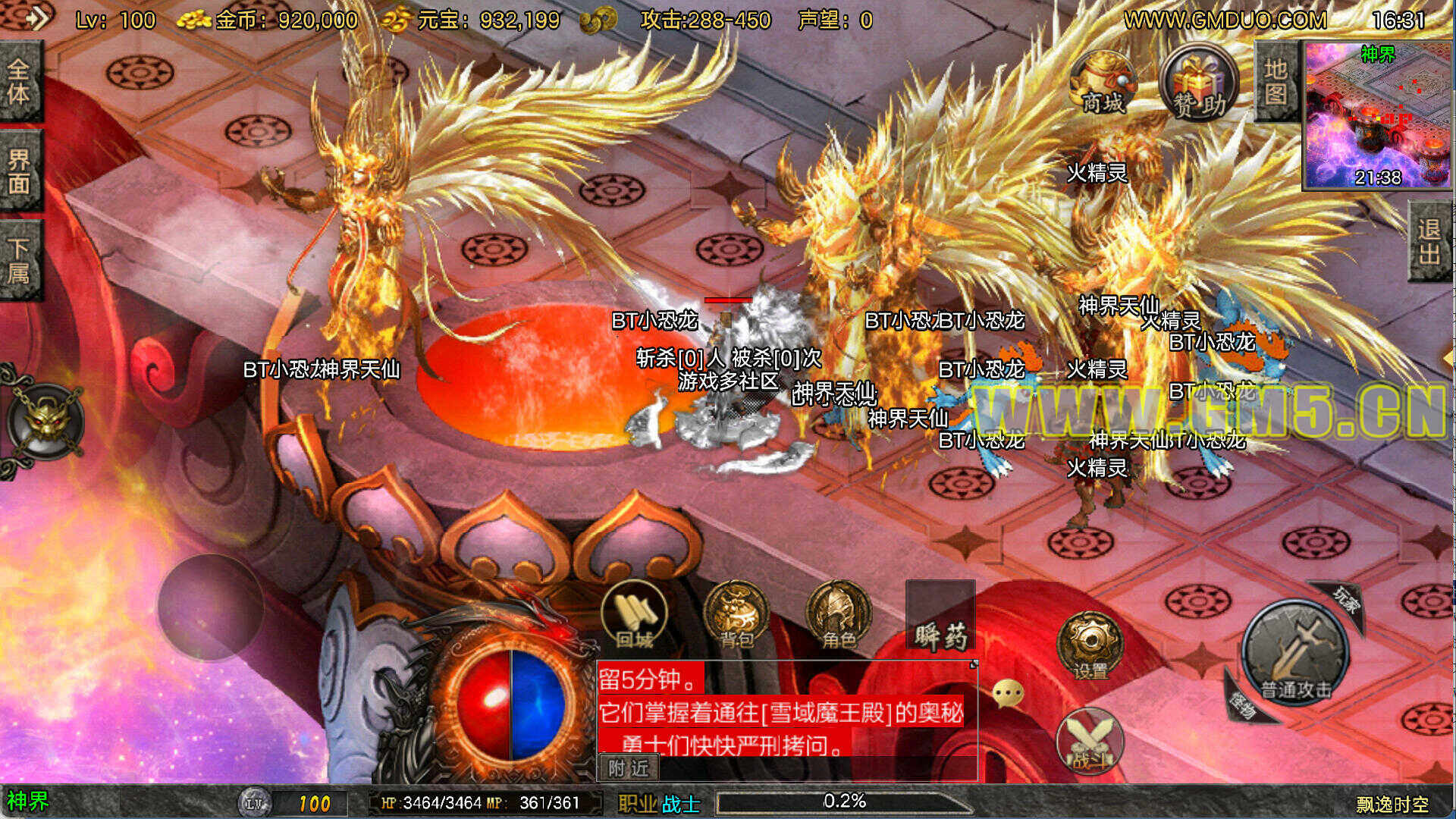Viewport: 1456px width, 819px height.
Task: Click the 退出 exit button
Action: coord(1430,241)
